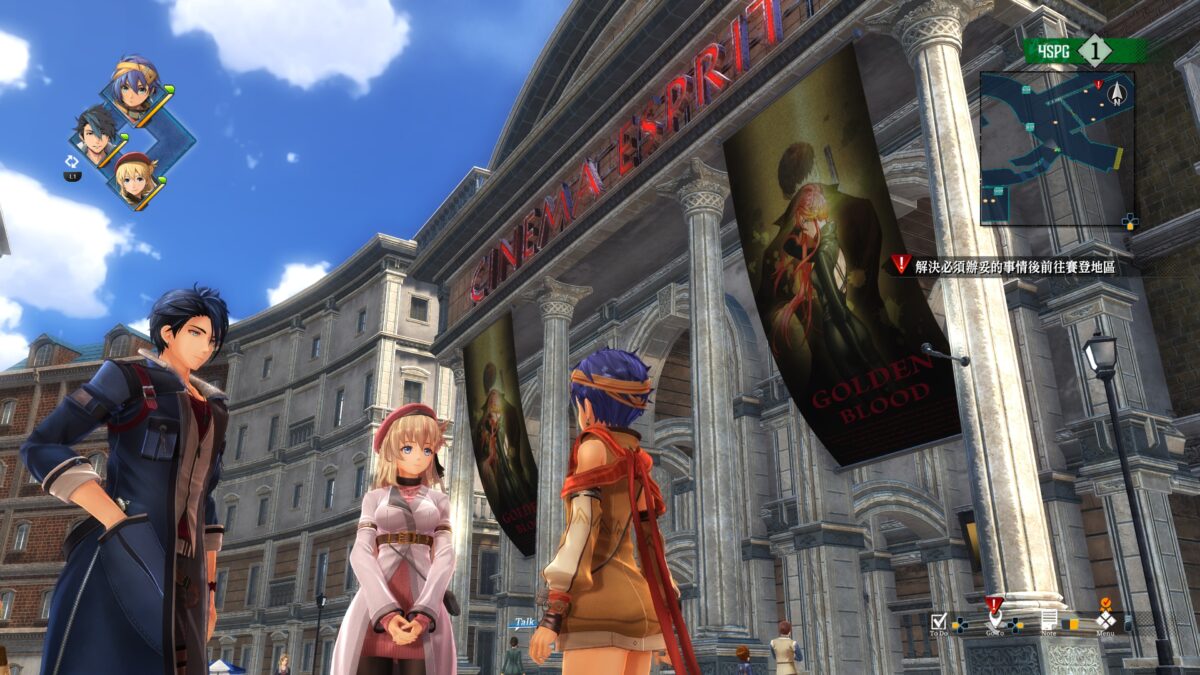Select the red quest marker on the minimap
The height and width of the screenshot is (675, 1200).
pos(1098,85)
